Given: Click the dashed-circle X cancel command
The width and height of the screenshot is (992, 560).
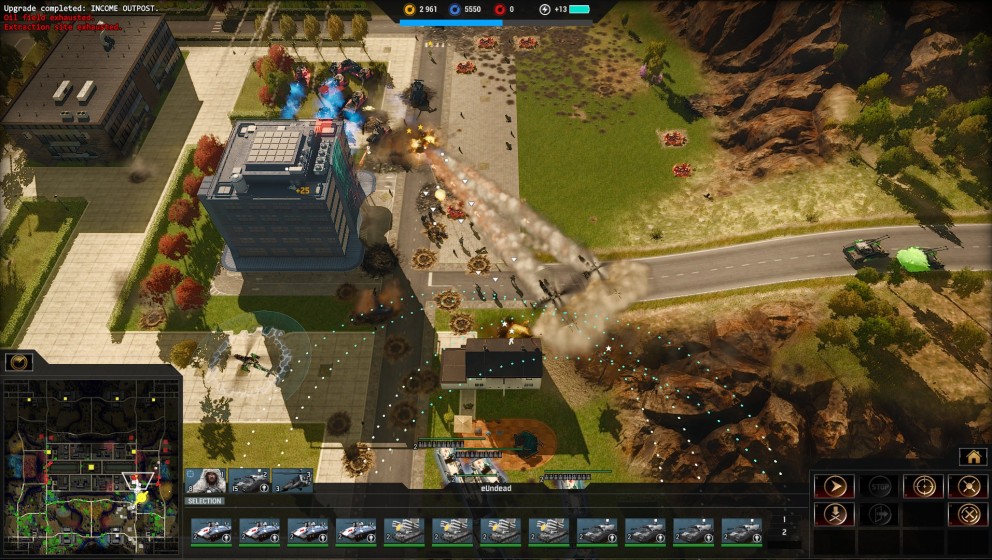Looking at the screenshot, I should point(967,514).
